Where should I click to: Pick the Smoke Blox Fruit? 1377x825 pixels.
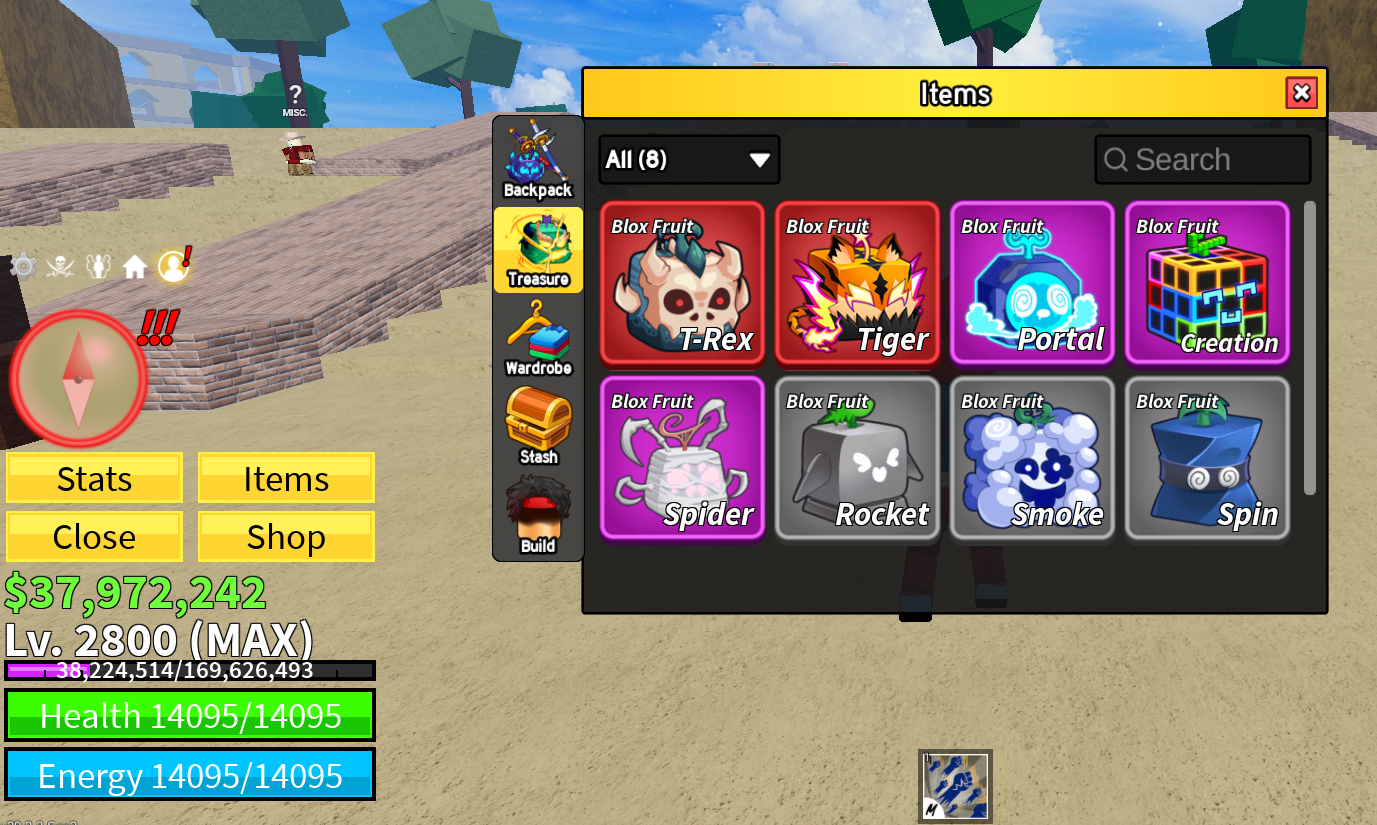(1032, 458)
